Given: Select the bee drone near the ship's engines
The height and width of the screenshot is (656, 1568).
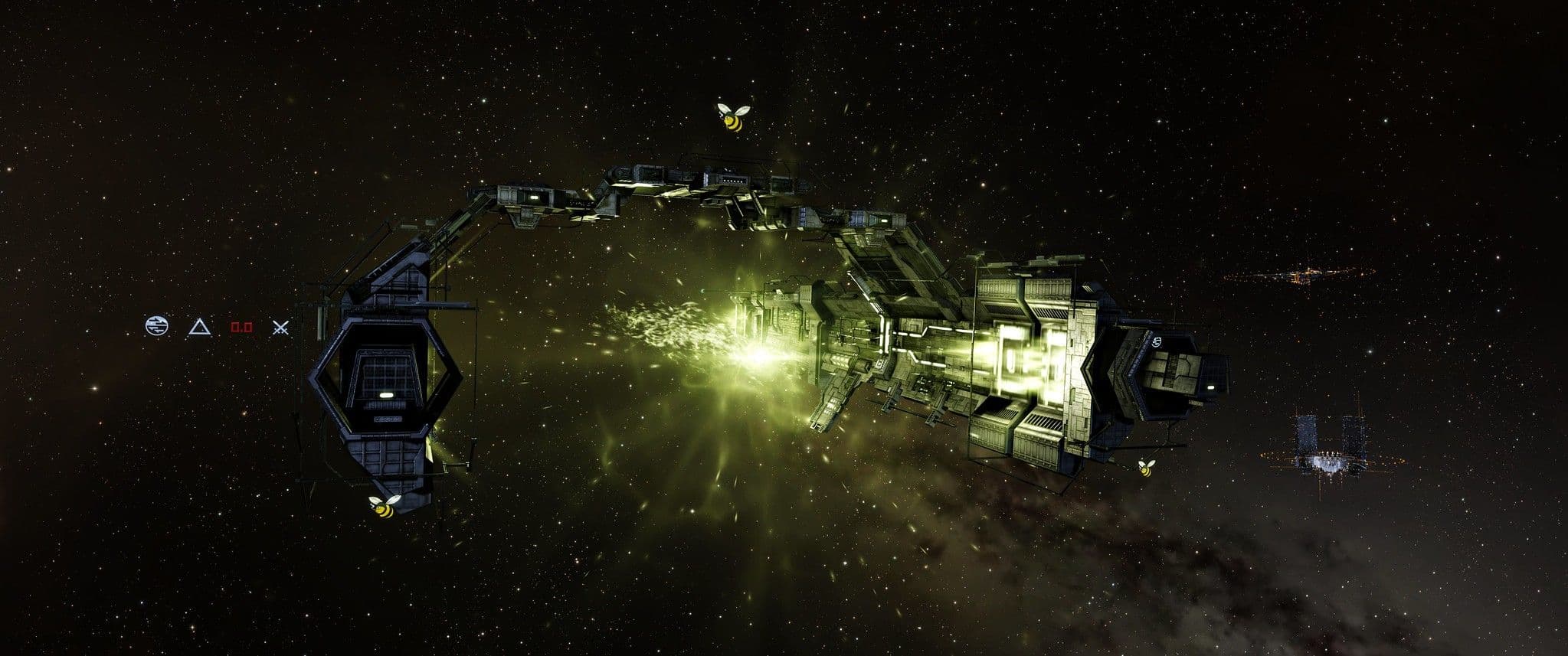Looking at the screenshot, I should (1147, 467).
